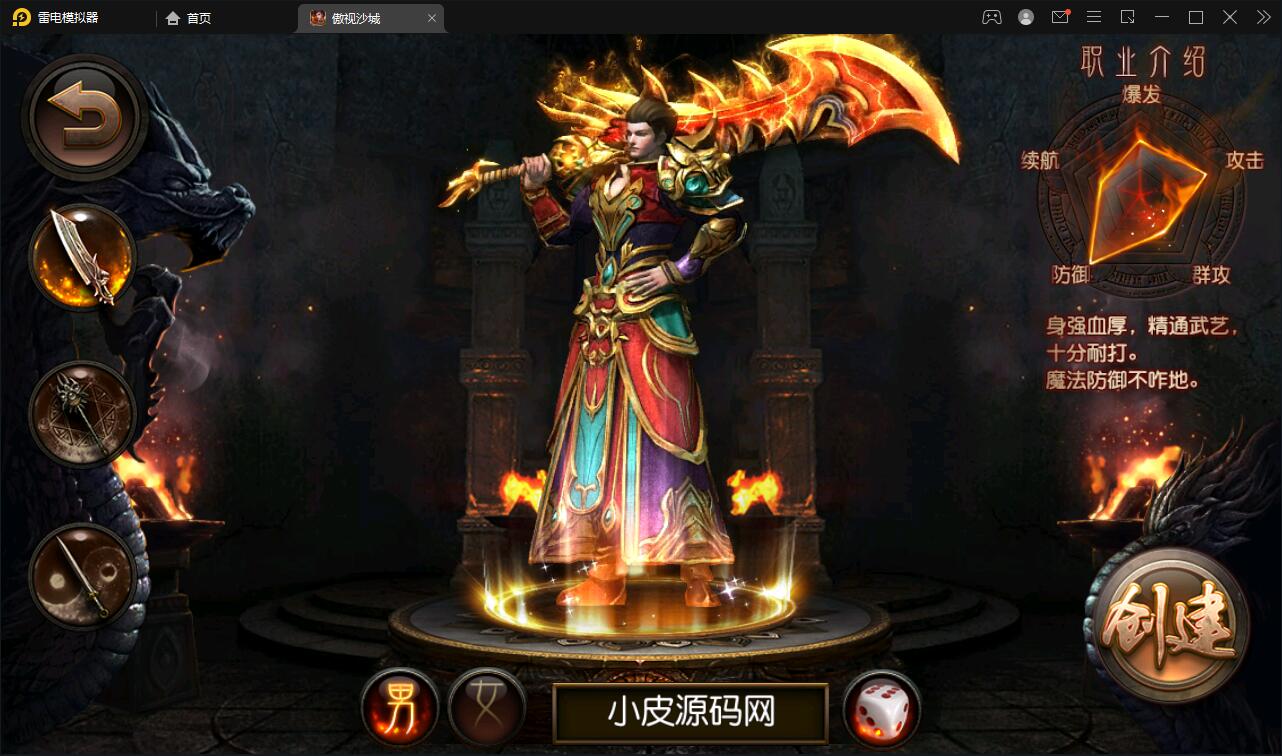
Task: Open the hamburger menu in title bar
Action: 1094,17
